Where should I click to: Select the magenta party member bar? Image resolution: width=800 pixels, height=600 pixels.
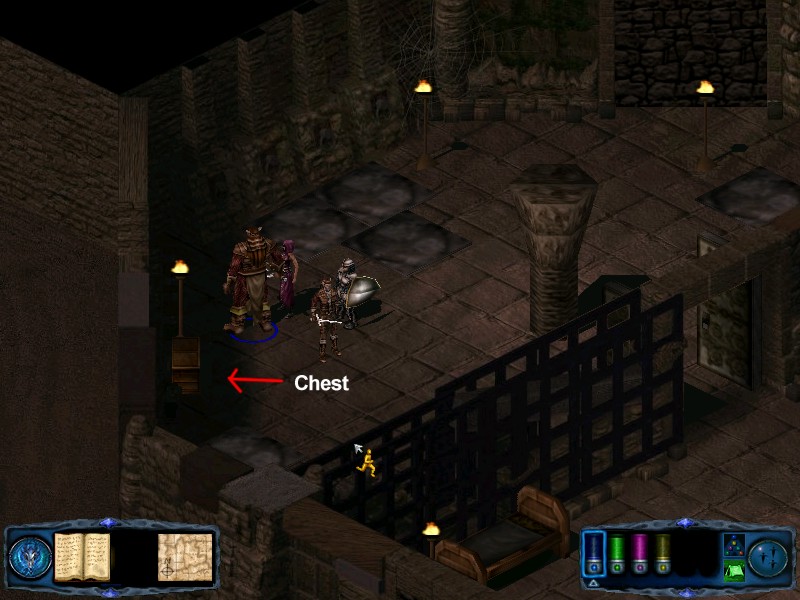[x=640, y=553]
